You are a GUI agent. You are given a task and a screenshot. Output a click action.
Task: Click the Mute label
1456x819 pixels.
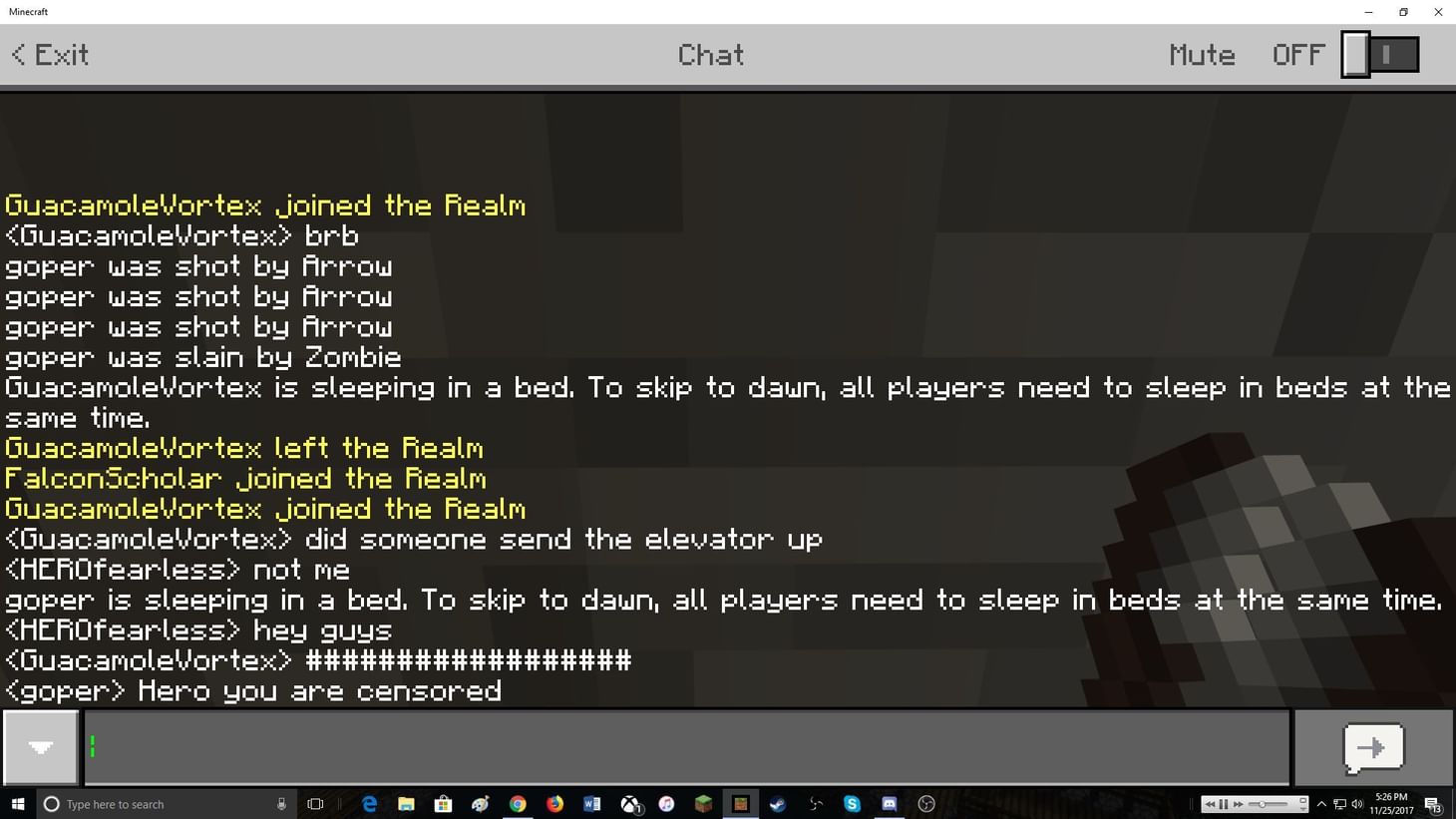pos(1201,55)
